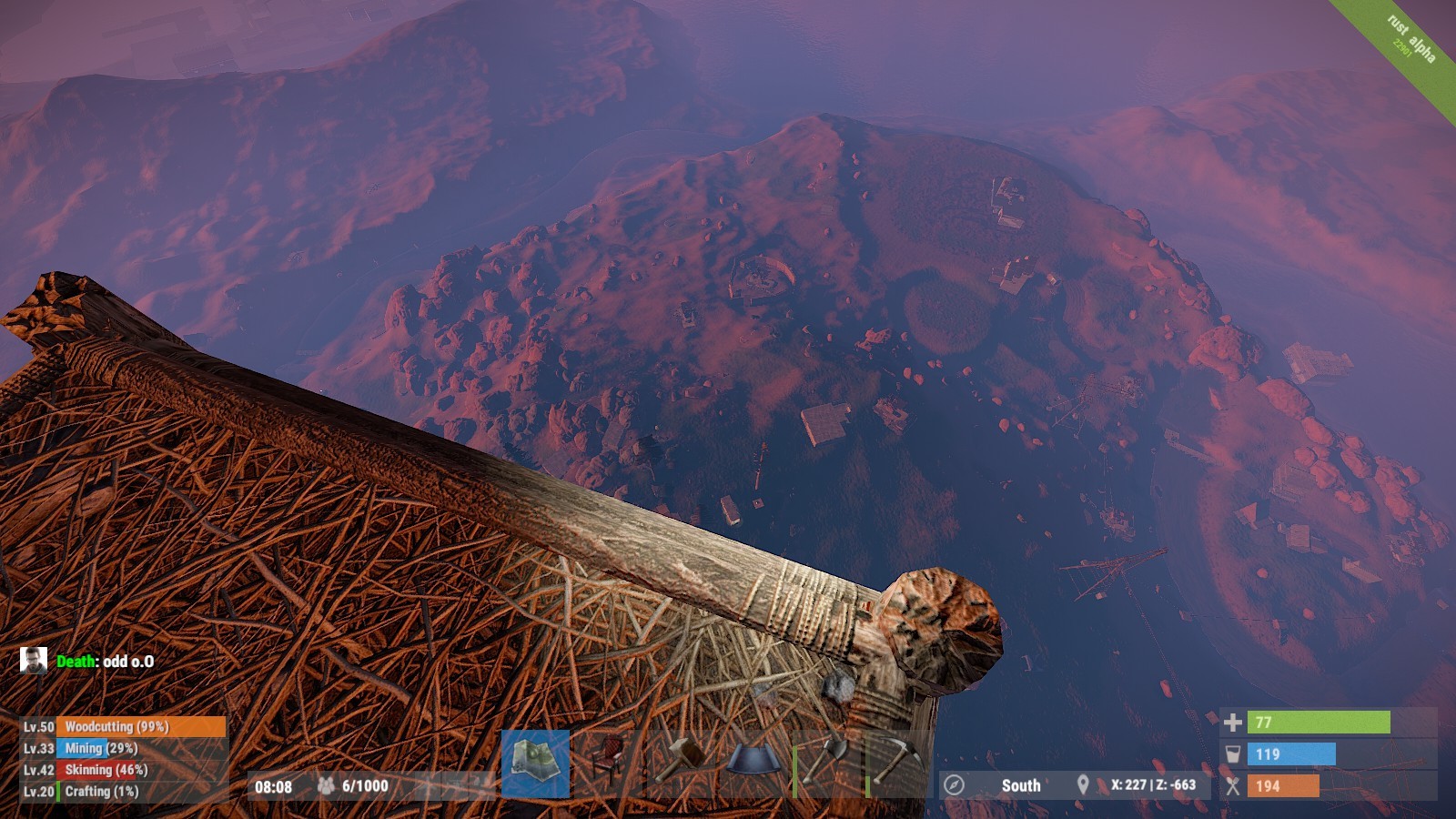Equip the pickaxe from the hotbar
The width and height of the screenshot is (1456, 819).
899,761
